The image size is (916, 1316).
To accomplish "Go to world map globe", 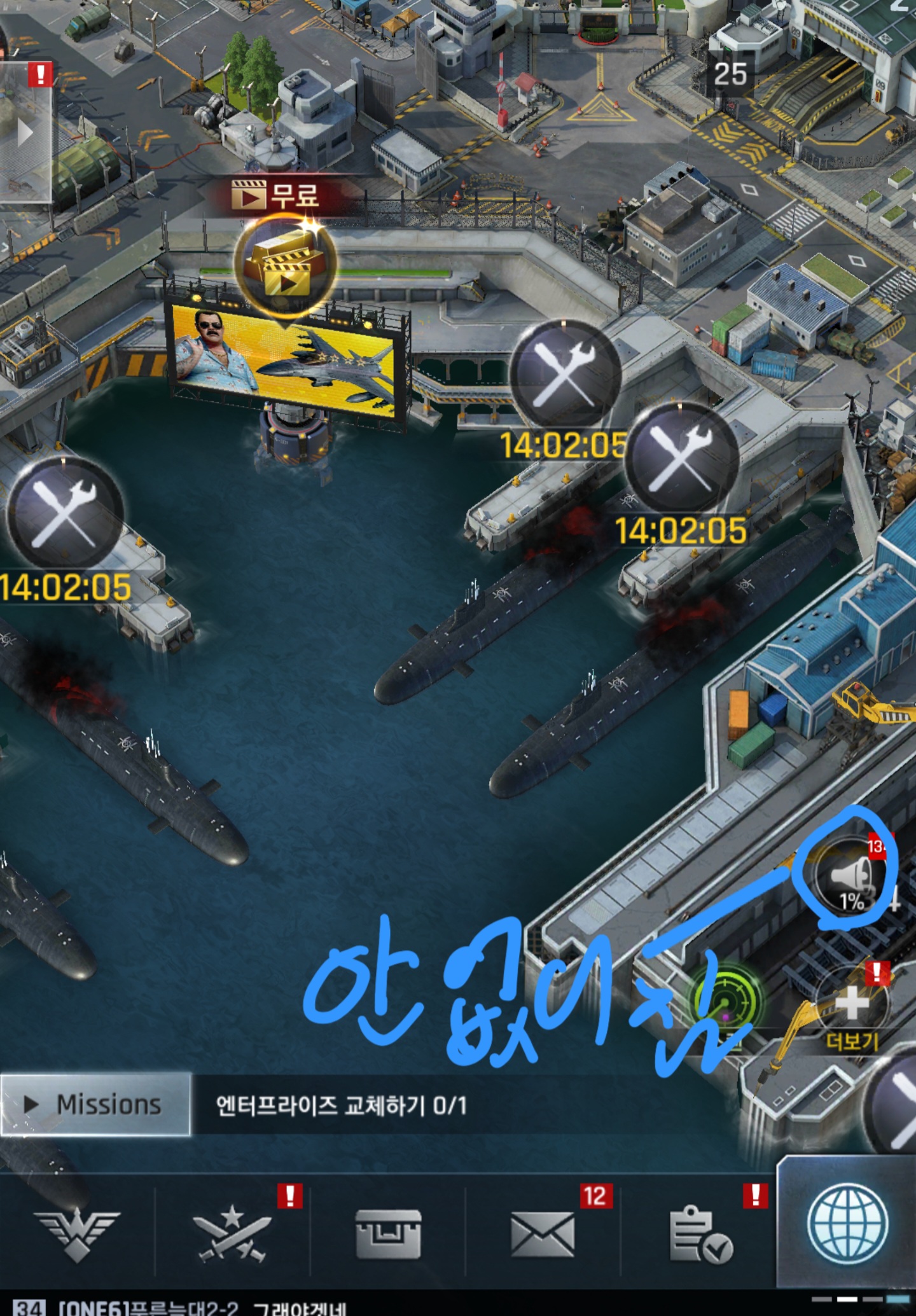I will pos(847,1222).
